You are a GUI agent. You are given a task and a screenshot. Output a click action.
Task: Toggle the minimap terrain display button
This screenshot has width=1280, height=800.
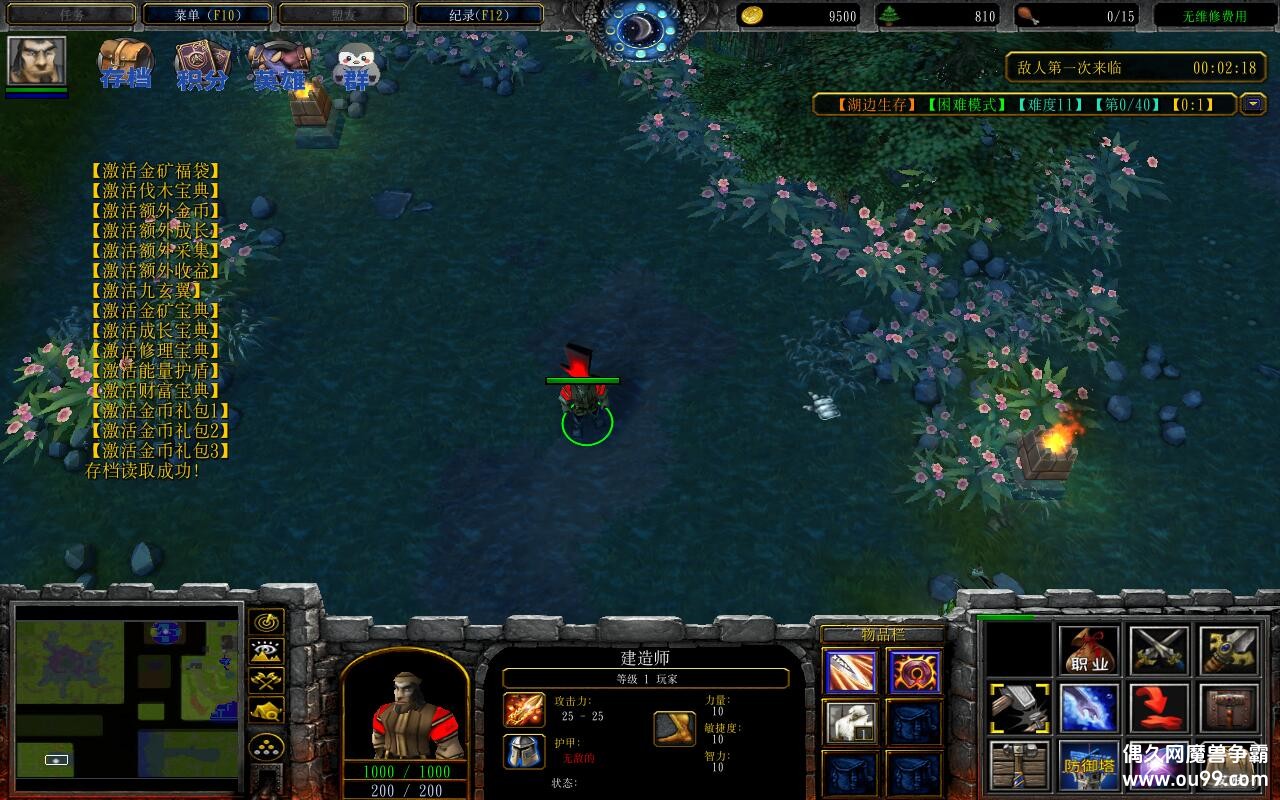coord(266,652)
